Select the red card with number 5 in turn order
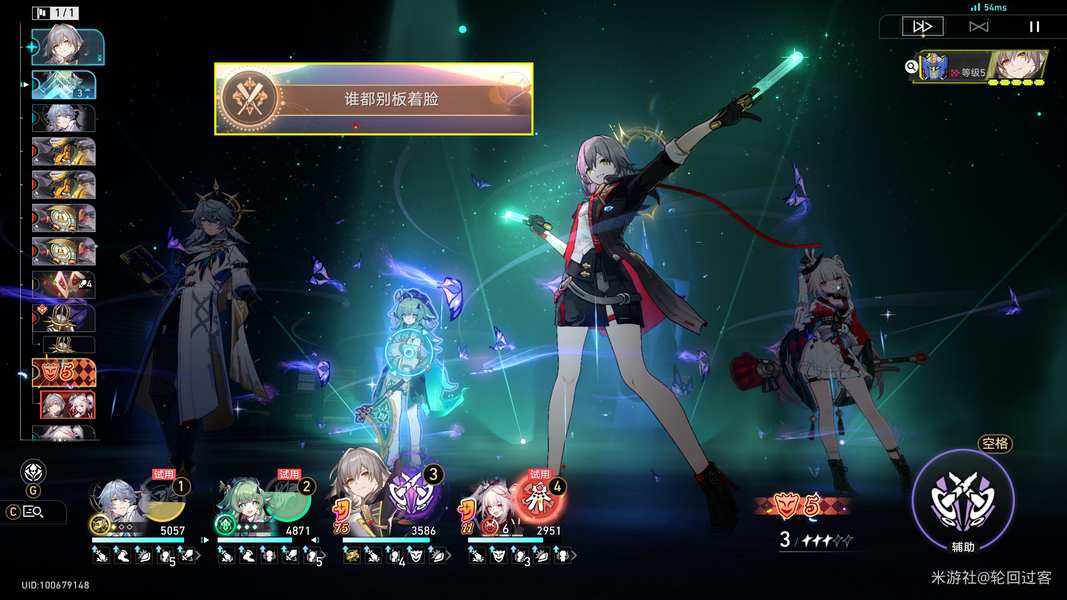 click(64, 373)
